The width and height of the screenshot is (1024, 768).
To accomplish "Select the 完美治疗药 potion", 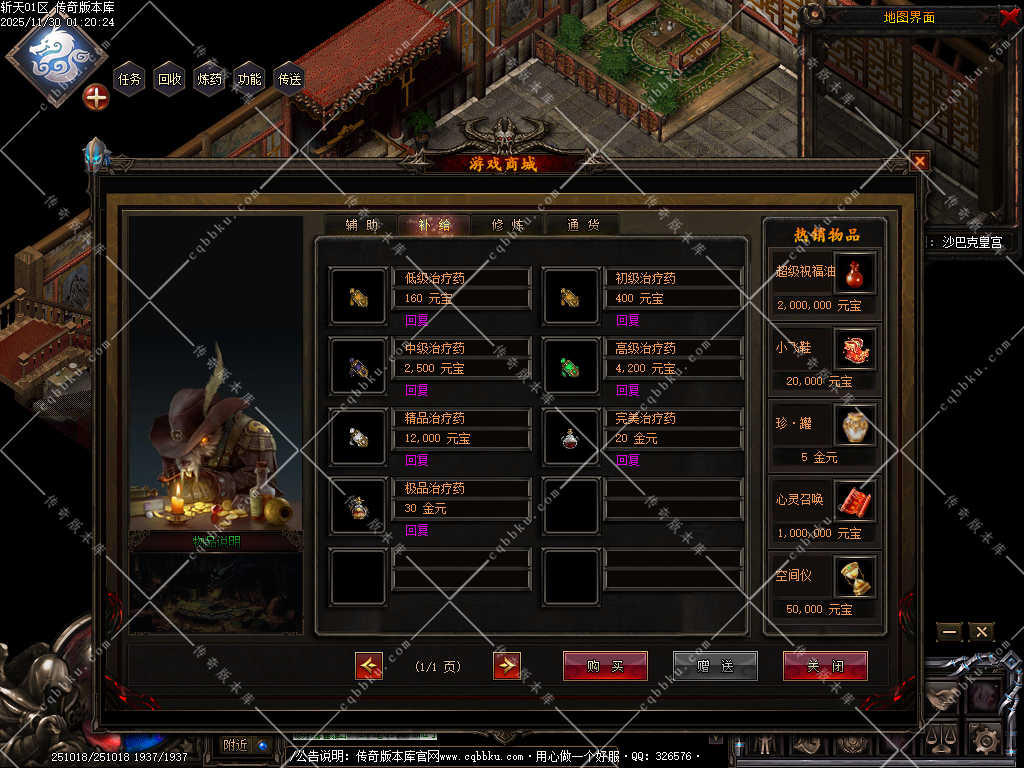I will (571, 436).
